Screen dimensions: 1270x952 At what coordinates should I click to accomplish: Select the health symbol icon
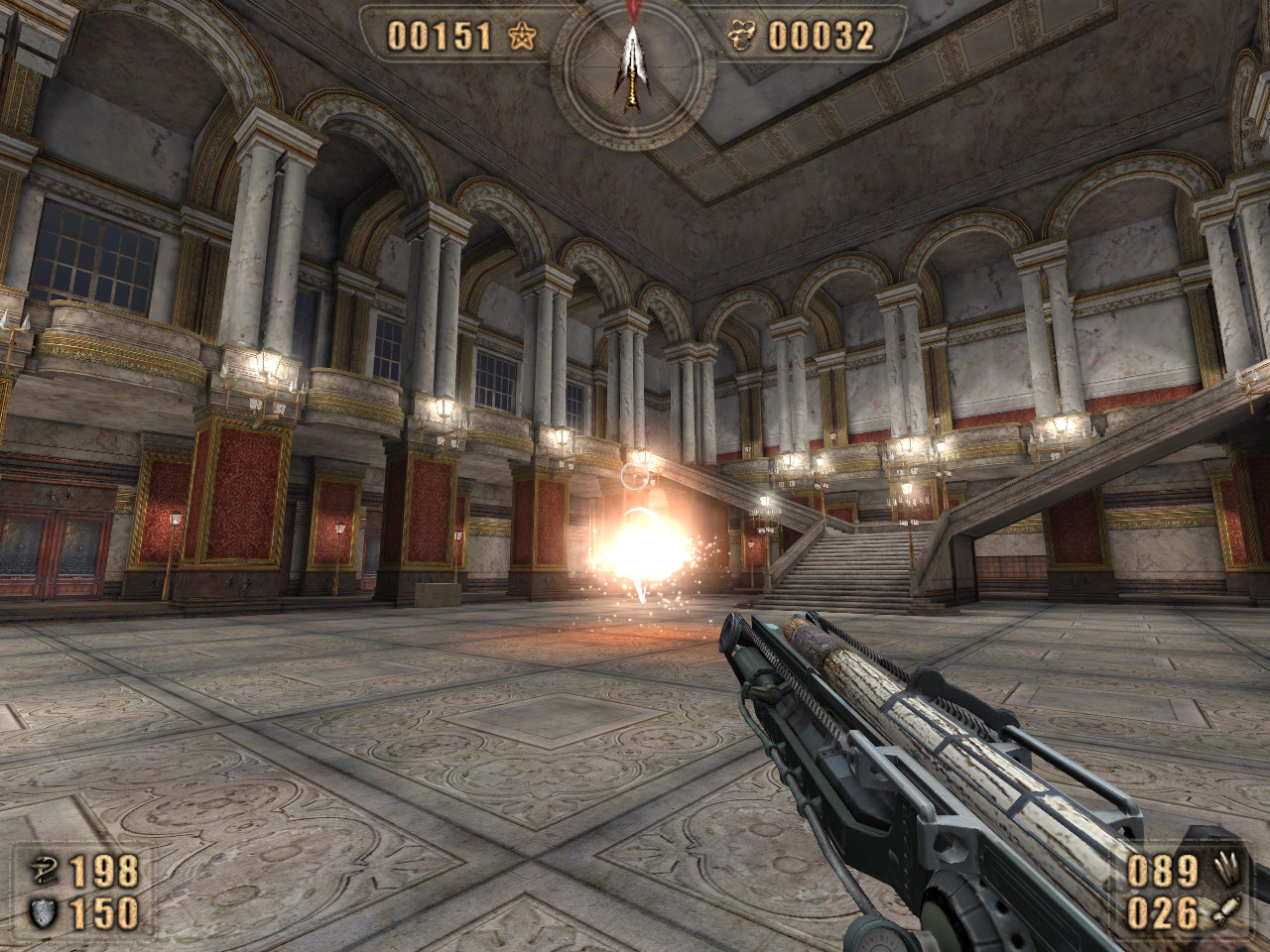click(x=42, y=872)
